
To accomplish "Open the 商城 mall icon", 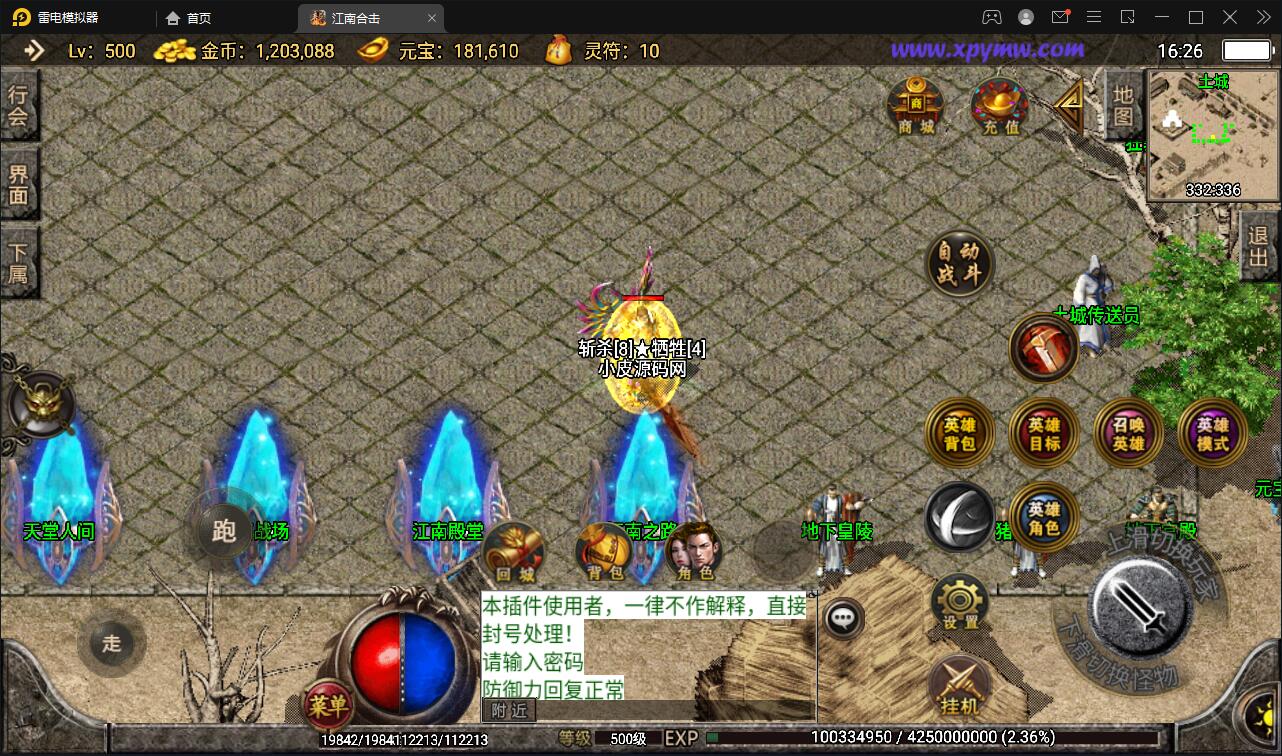I will tap(914, 105).
